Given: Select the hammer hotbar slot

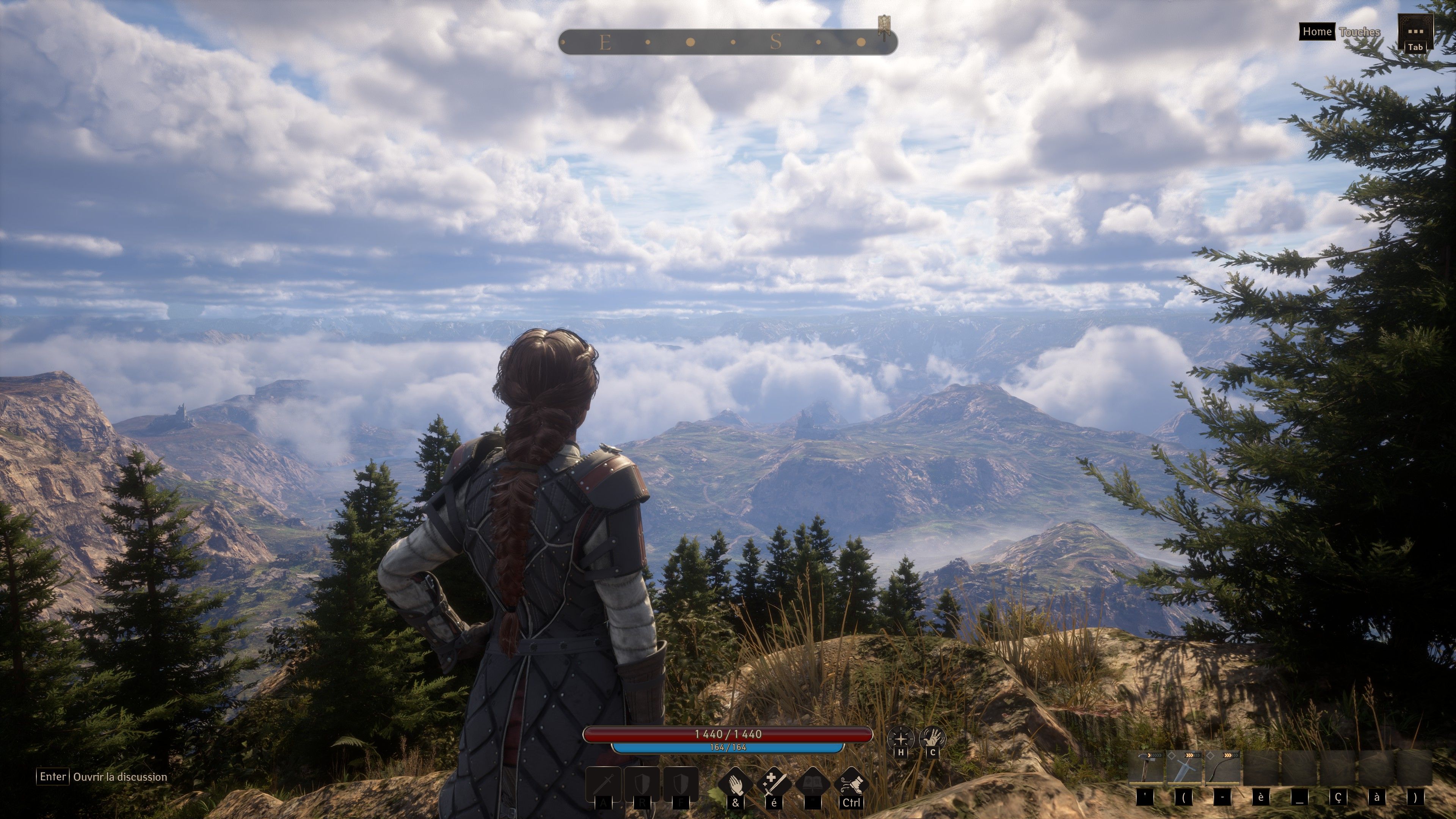Looking at the screenshot, I should click(1146, 768).
